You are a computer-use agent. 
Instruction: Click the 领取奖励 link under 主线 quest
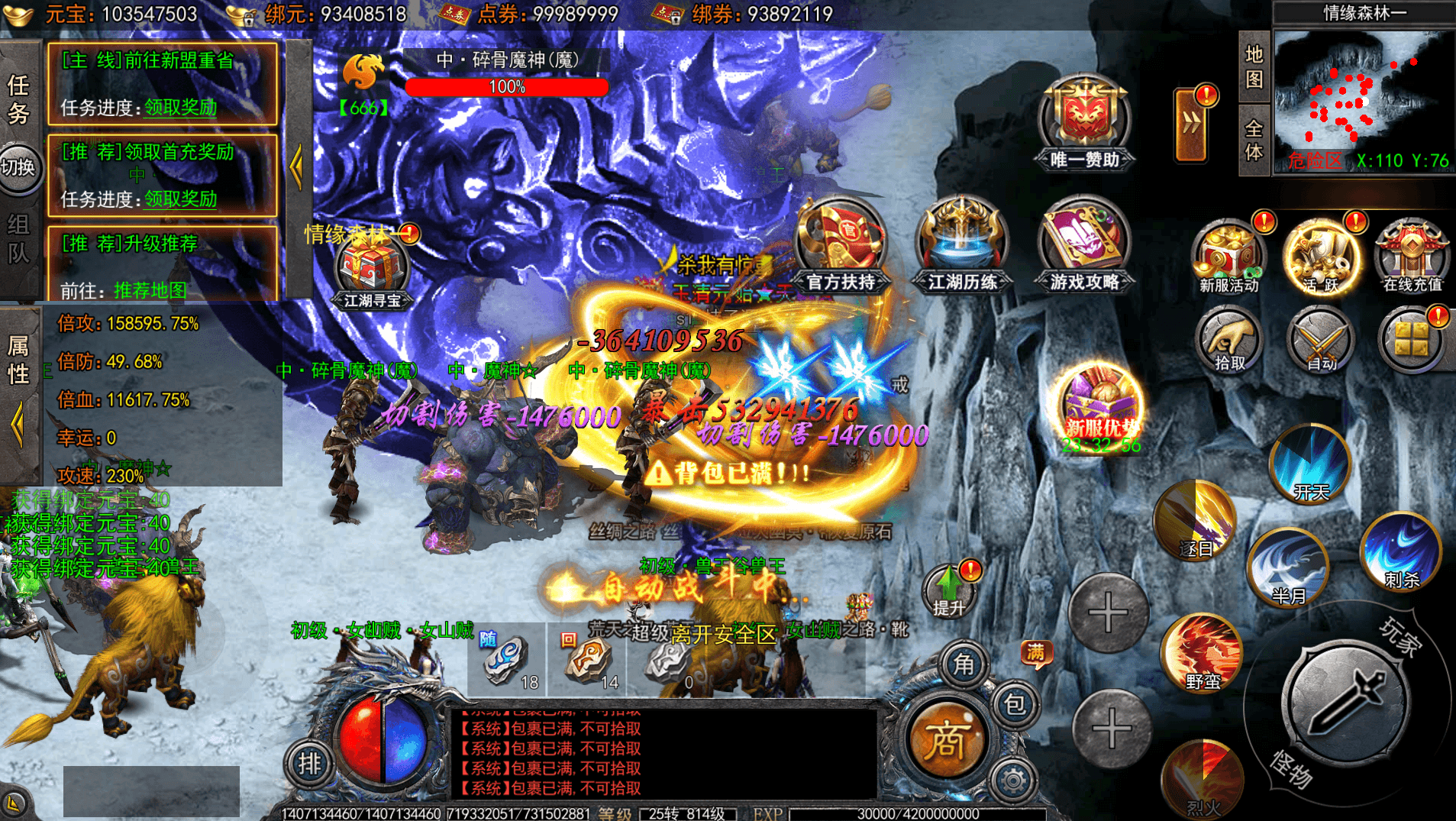(x=180, y=108)
